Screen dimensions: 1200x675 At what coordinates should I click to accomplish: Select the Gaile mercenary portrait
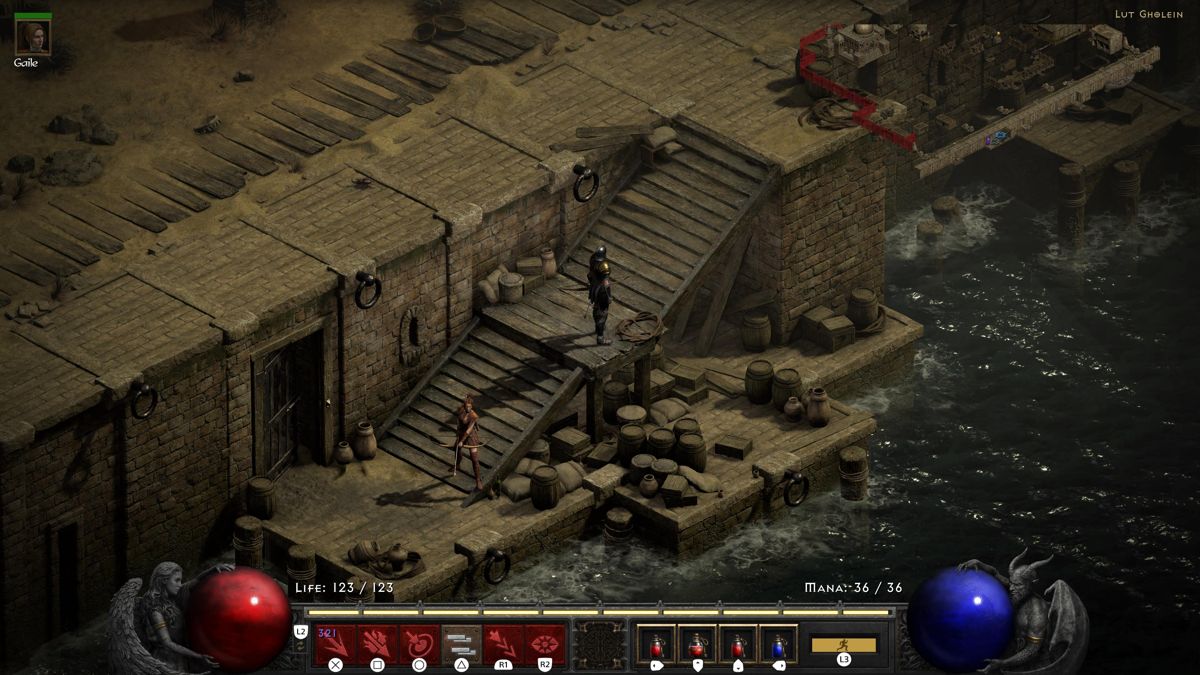click(x=33, y=37)
